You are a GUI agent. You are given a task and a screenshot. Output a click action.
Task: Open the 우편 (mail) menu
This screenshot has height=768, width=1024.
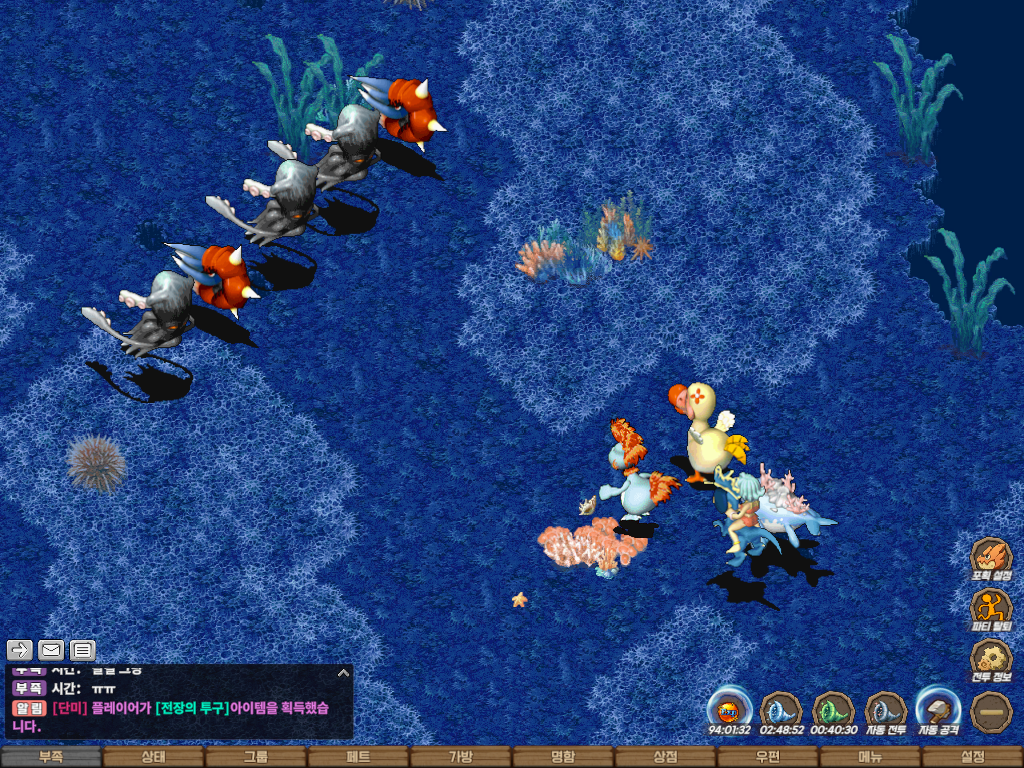point(767,757)
